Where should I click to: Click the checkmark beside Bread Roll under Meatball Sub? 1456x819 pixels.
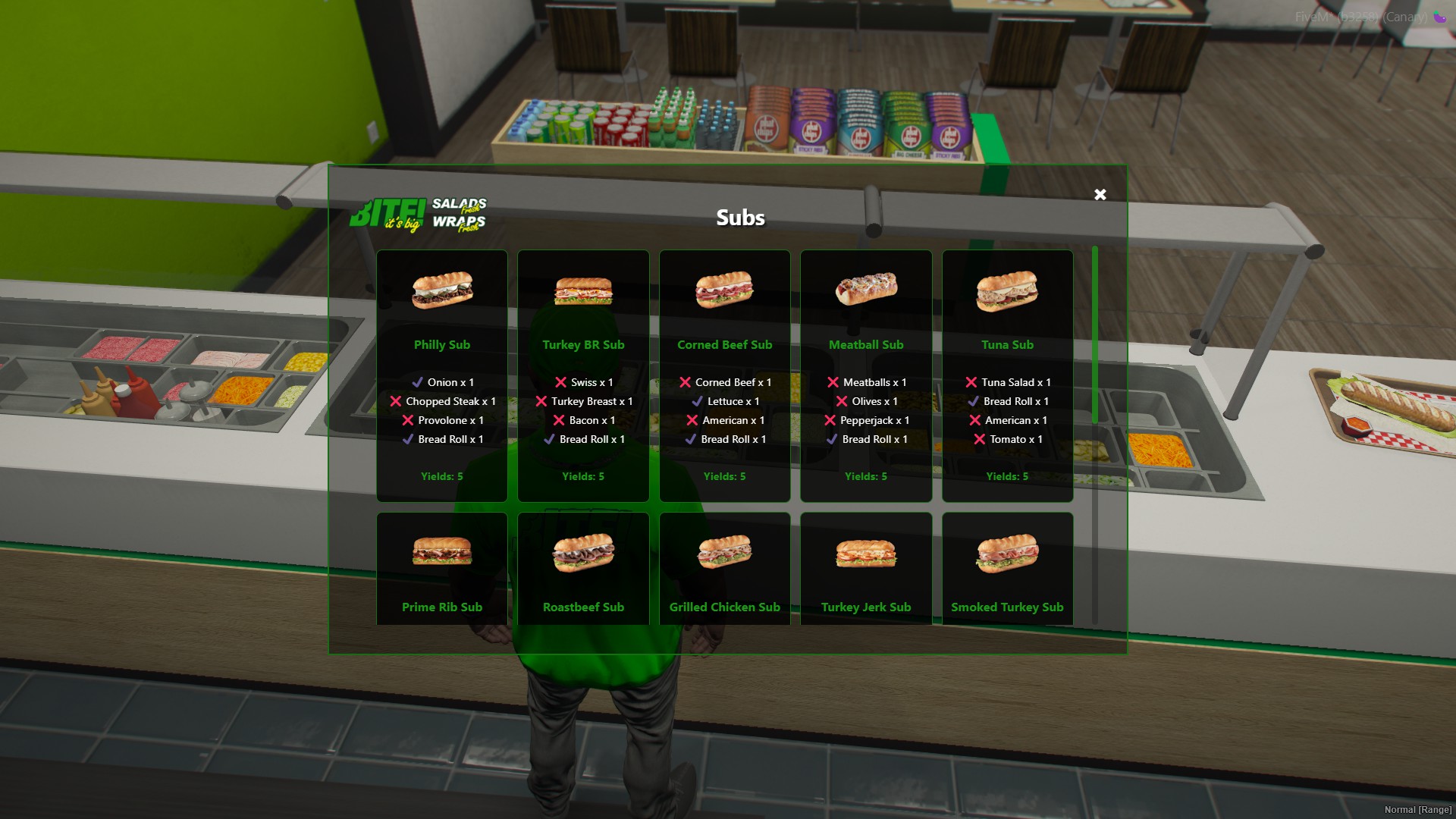click(x=831, y=439)
